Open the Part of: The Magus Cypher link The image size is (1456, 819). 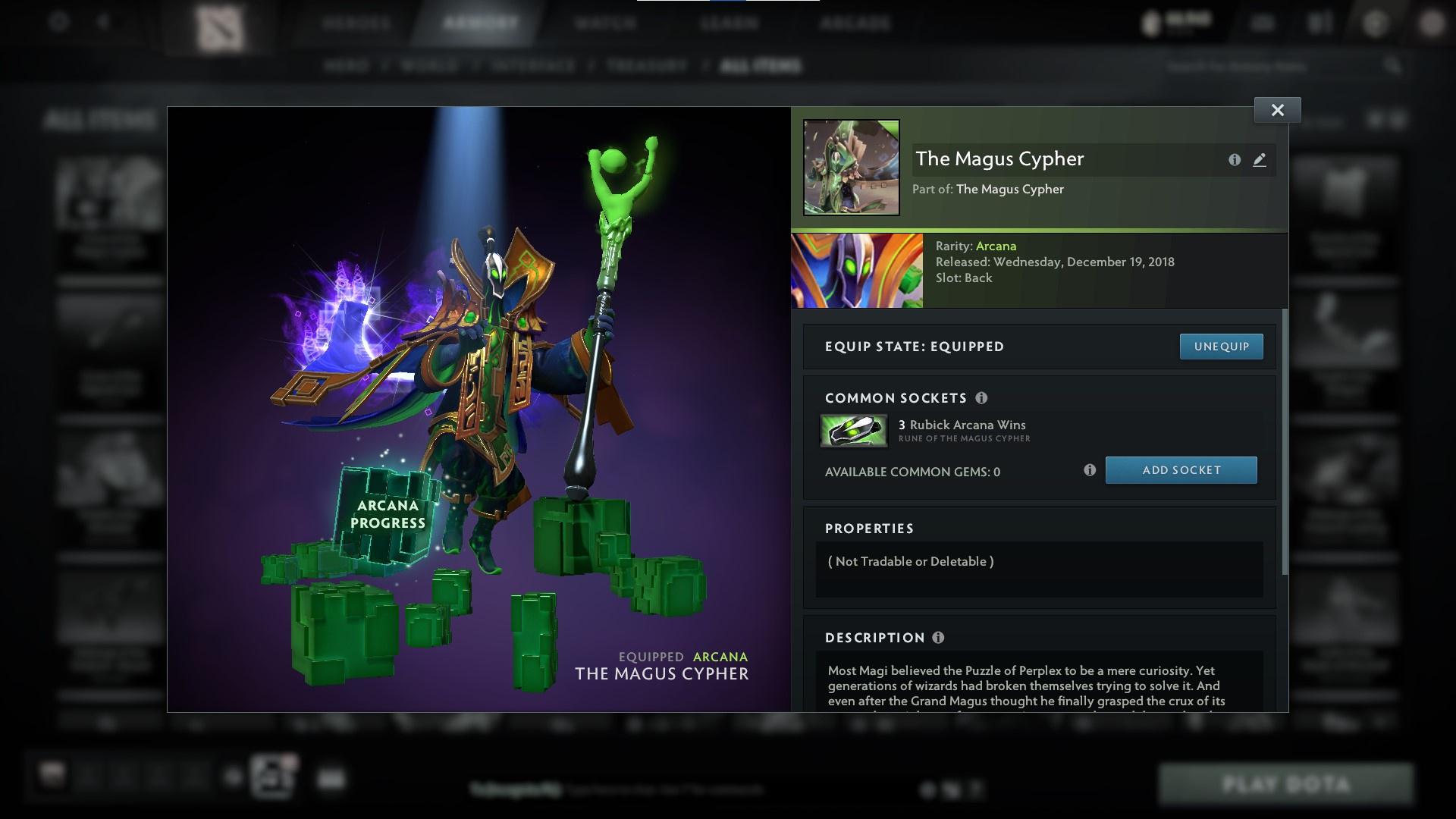pyautogui.click(x=1009, y=189)
